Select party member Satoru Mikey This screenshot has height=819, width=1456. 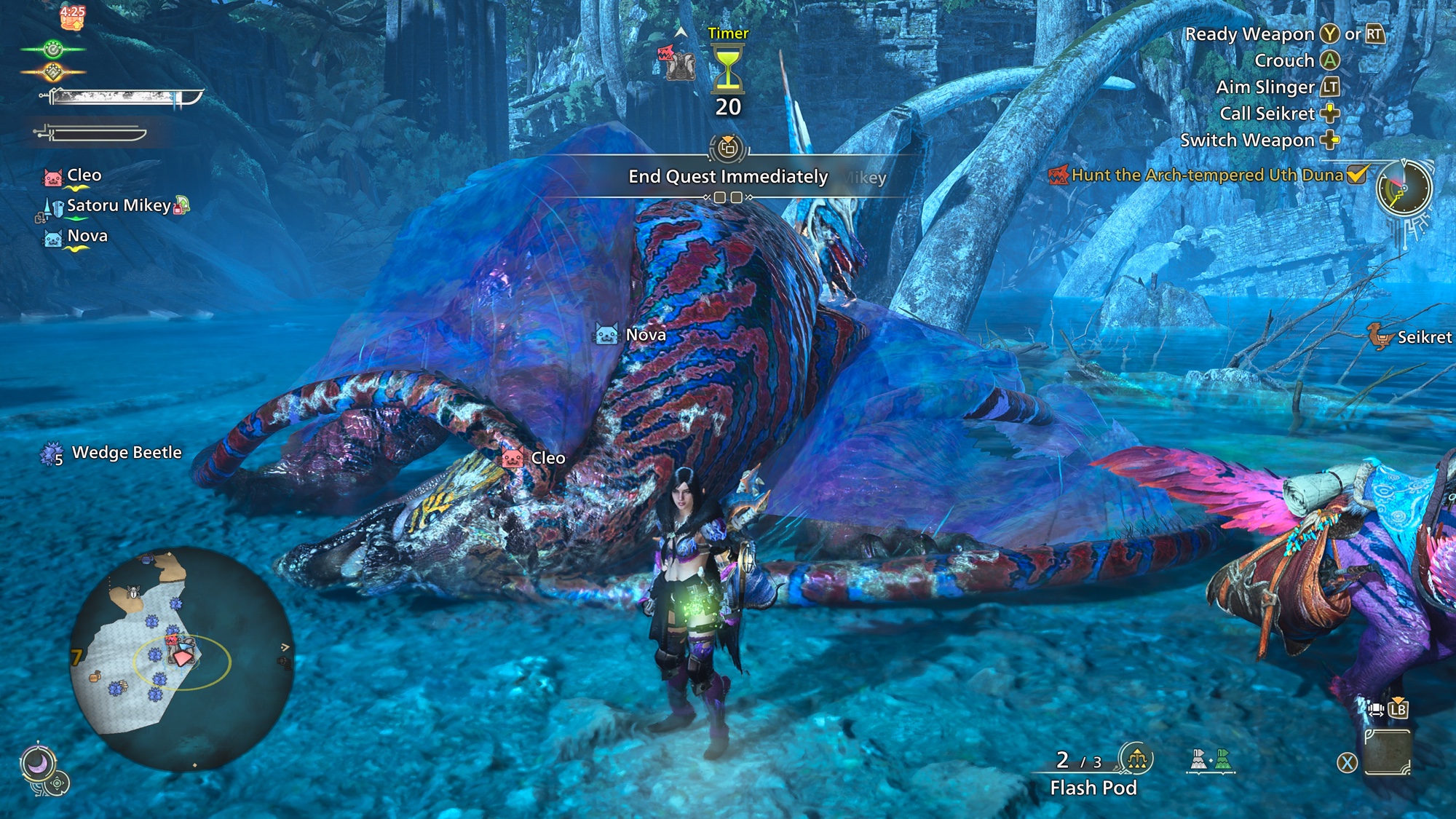(119, 206)
